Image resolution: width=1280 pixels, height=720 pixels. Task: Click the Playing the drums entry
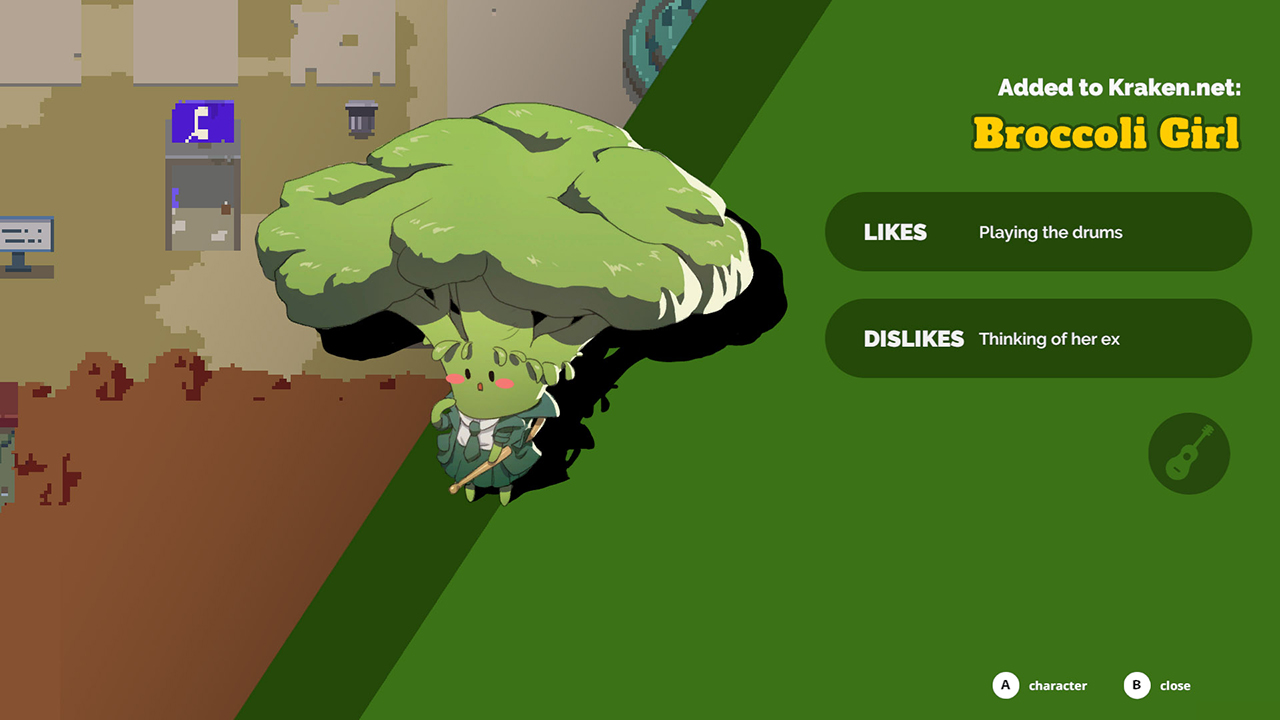pos(1050,232)
